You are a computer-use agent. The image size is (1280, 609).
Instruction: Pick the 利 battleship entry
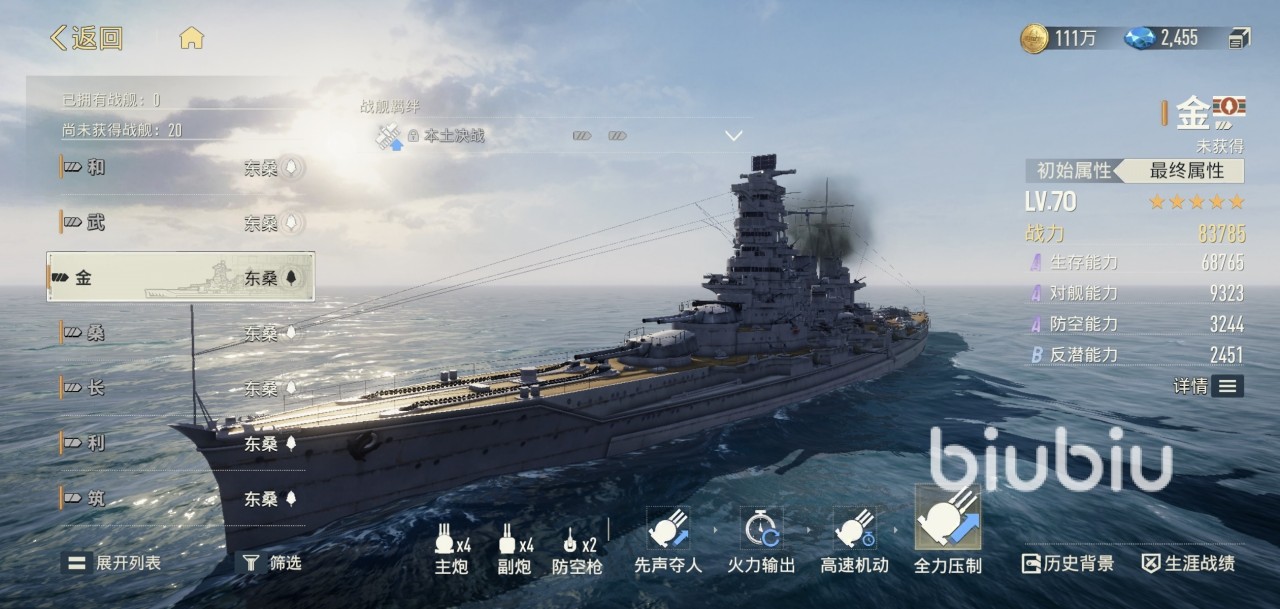180,443
